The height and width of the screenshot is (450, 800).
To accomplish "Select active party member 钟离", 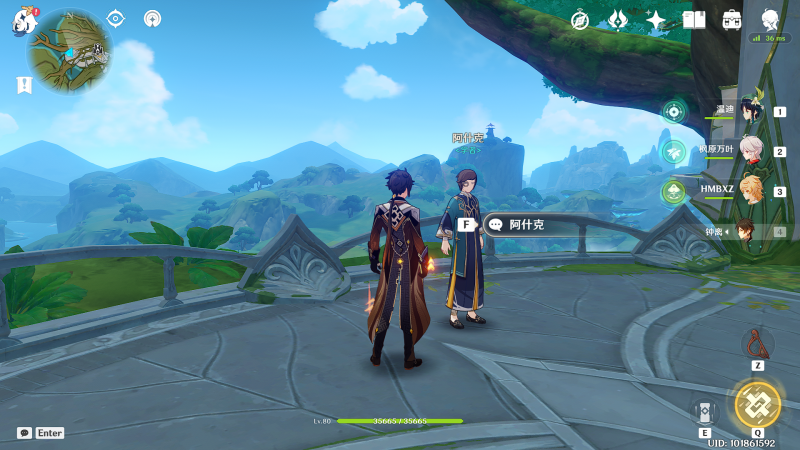I will tap(746, 231).
